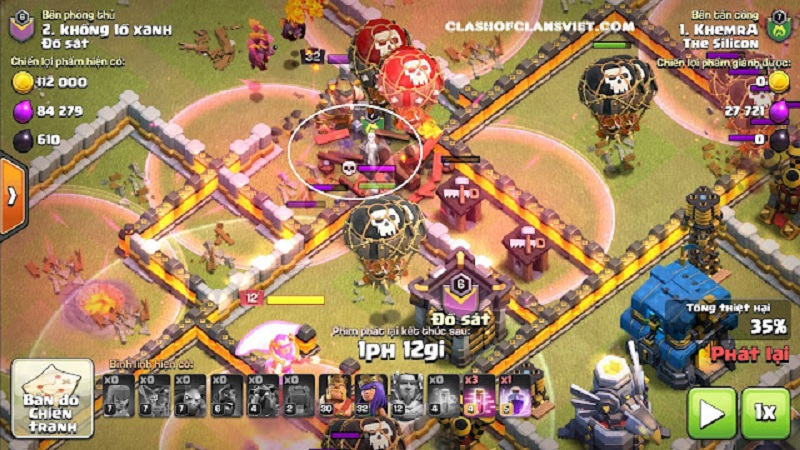The height and width of the screenshot is (450, 800).
Task: Expand the orange arrow side tab
Action: (x=11, y=195)
